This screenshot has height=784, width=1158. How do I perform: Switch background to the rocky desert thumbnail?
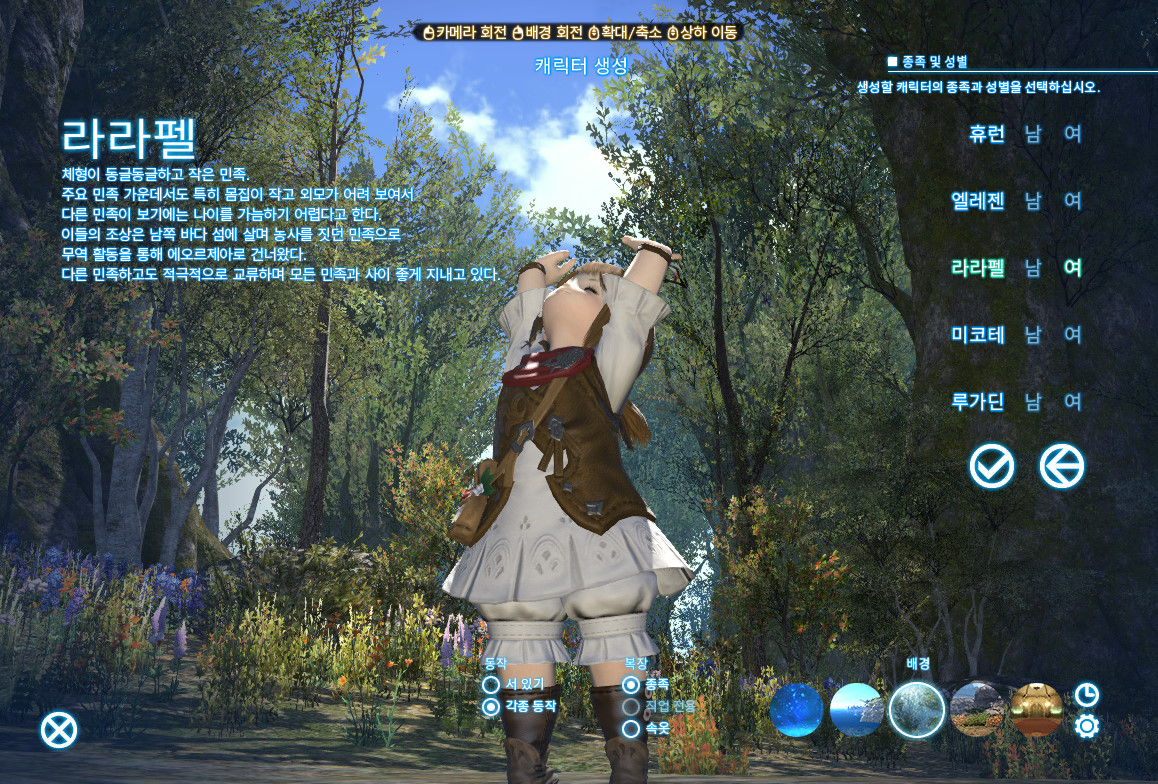(x=976, y=710)
